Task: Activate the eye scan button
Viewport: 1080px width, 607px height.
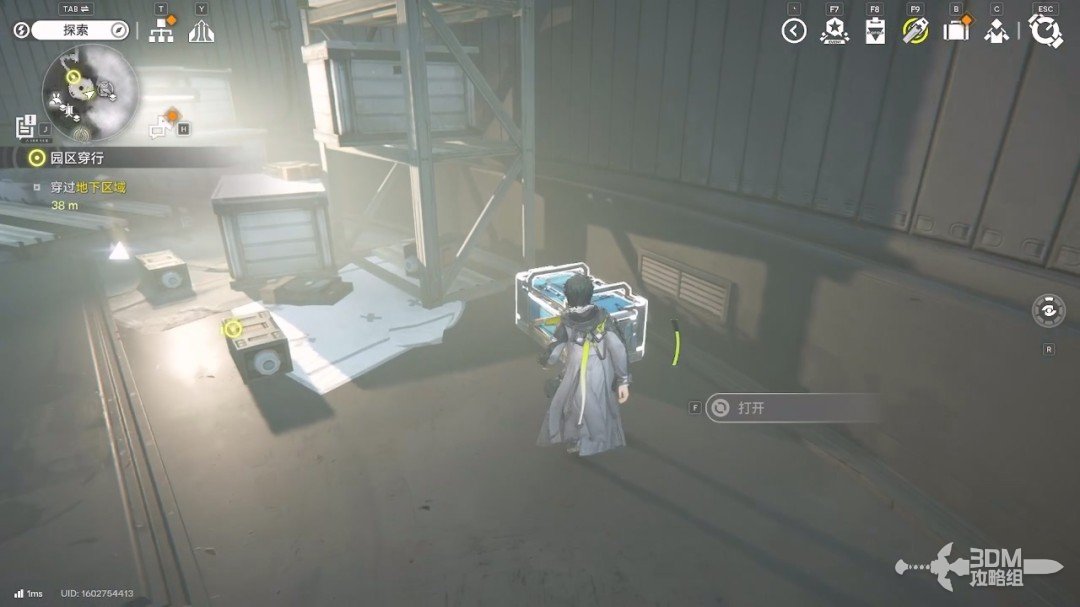Action: tap(1048, 310)
